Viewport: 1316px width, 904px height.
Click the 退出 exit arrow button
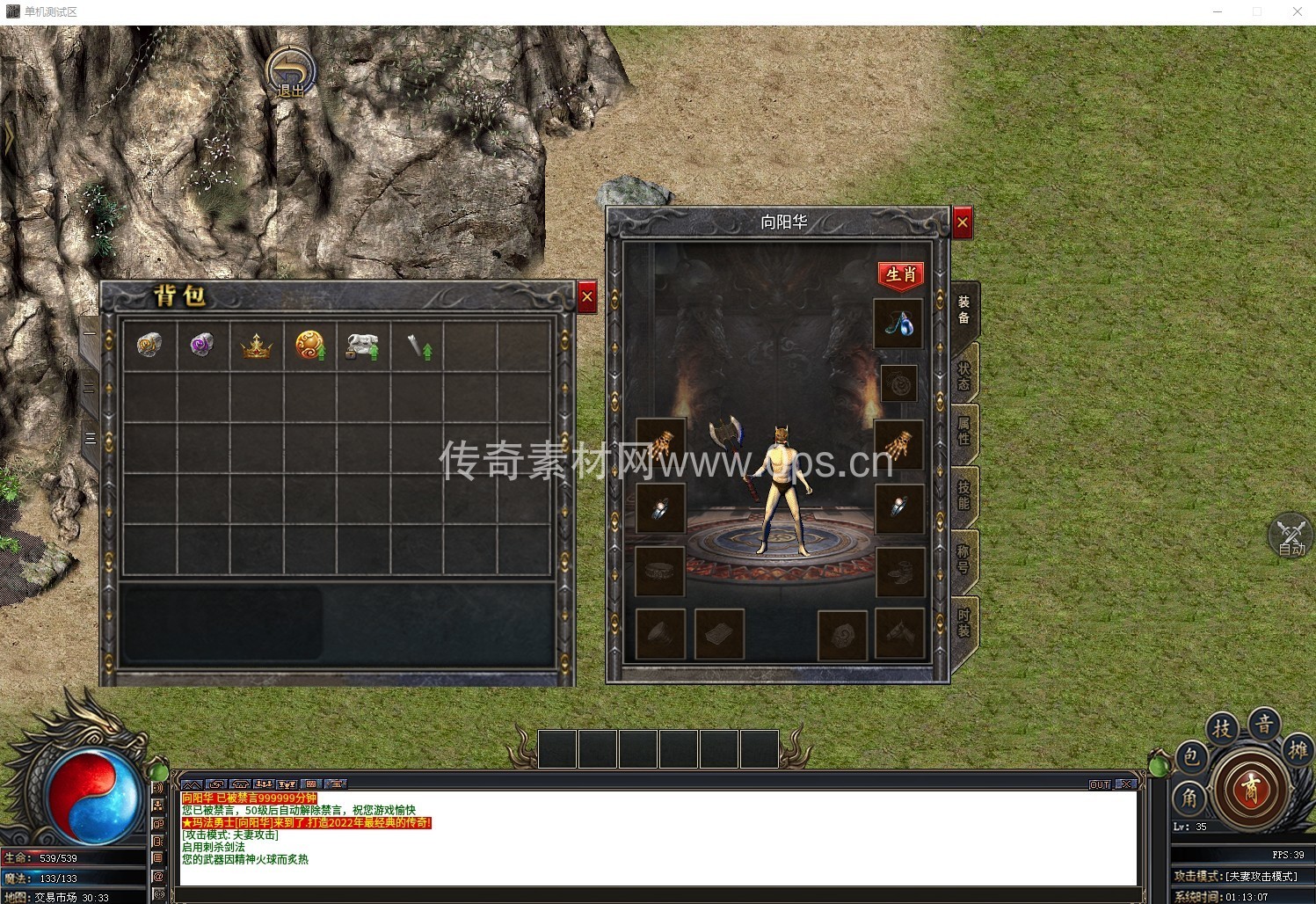tap(291, 71)
